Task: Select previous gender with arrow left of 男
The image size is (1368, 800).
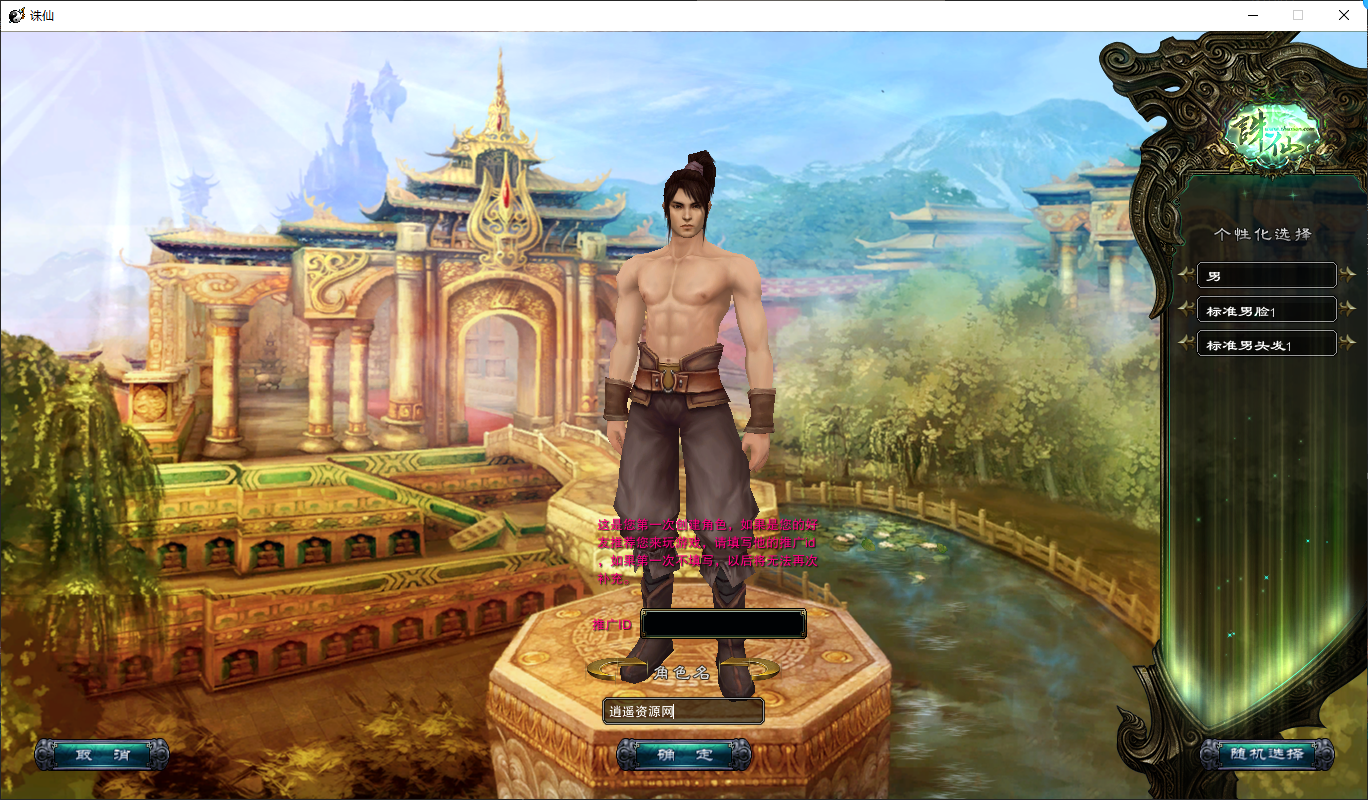Action: click(x=1186, y=275)
